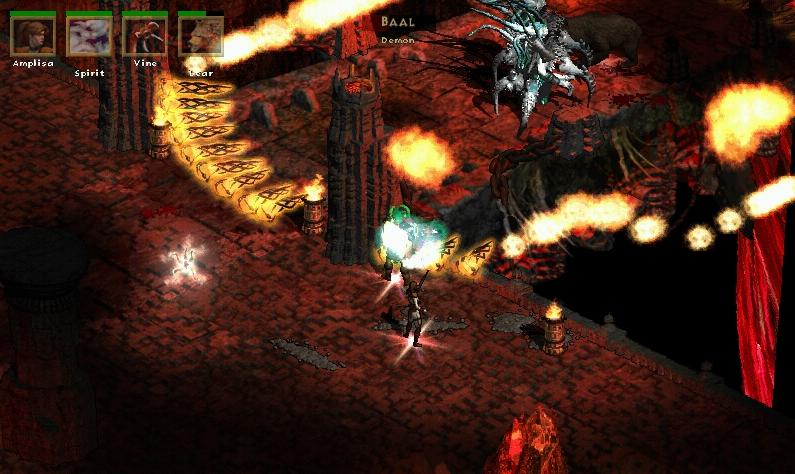Viewport: 795px width, 474px height.
Task: Click the Spirit summon portrait
Action: tap(89, 36)
